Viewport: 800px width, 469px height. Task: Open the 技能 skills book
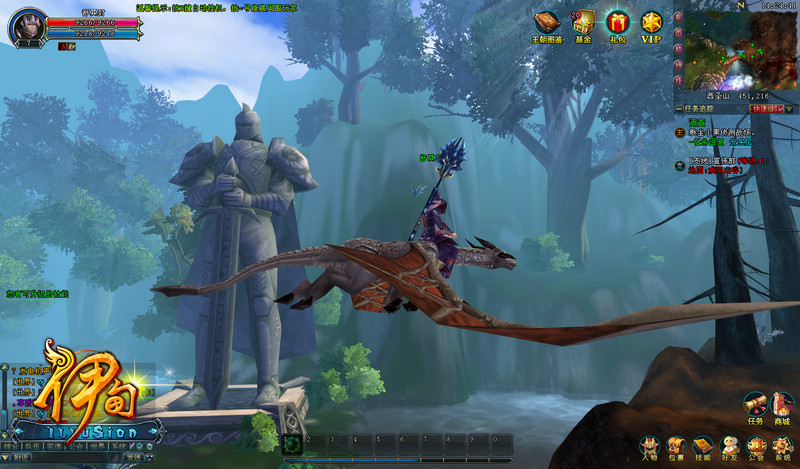(702, 446)
